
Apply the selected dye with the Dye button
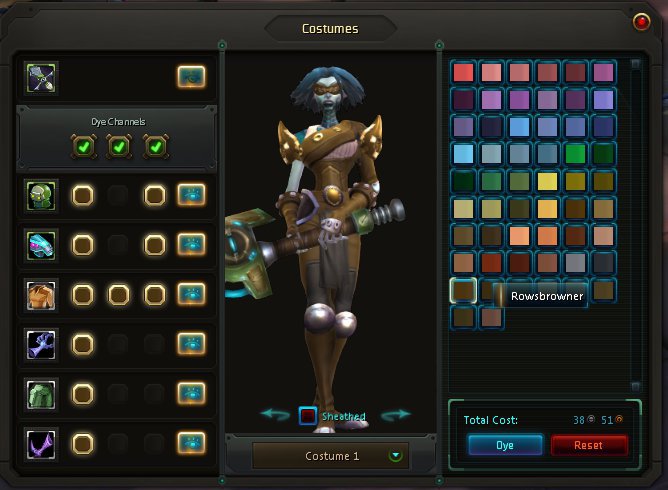pos(504,445)
